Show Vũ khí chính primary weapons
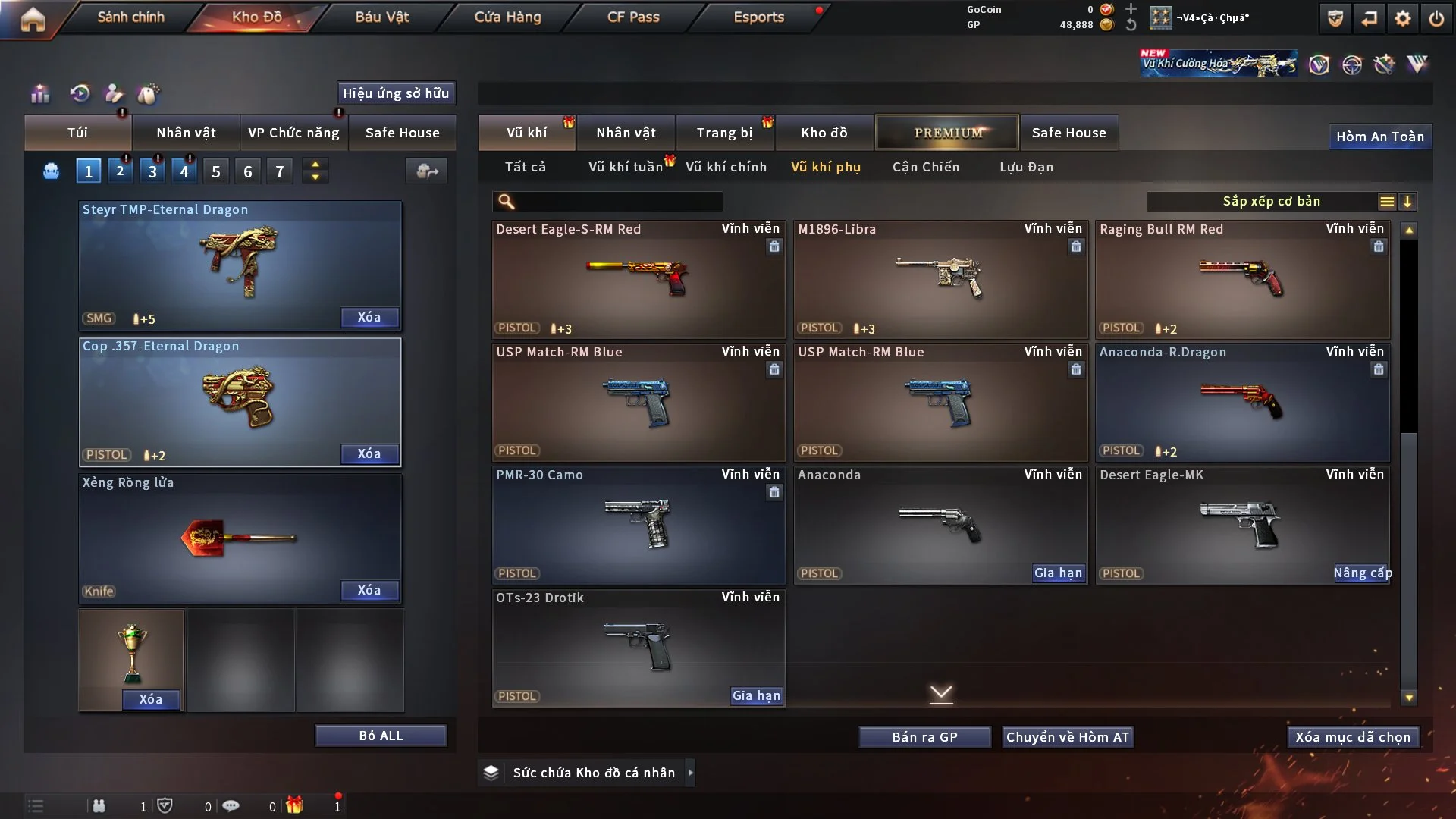 [x=726, y=167]
